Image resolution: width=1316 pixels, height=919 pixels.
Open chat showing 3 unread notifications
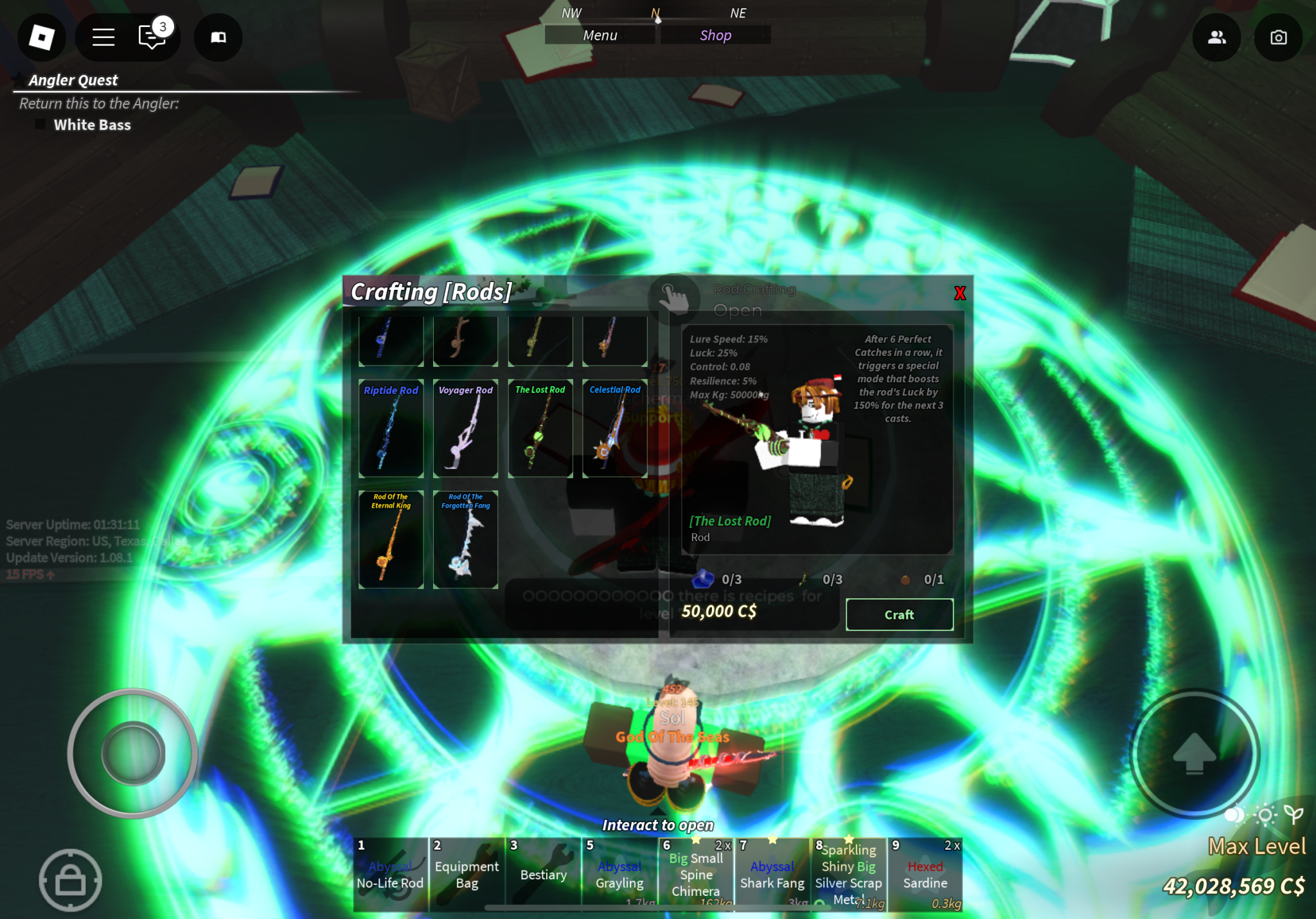(152, 37)
